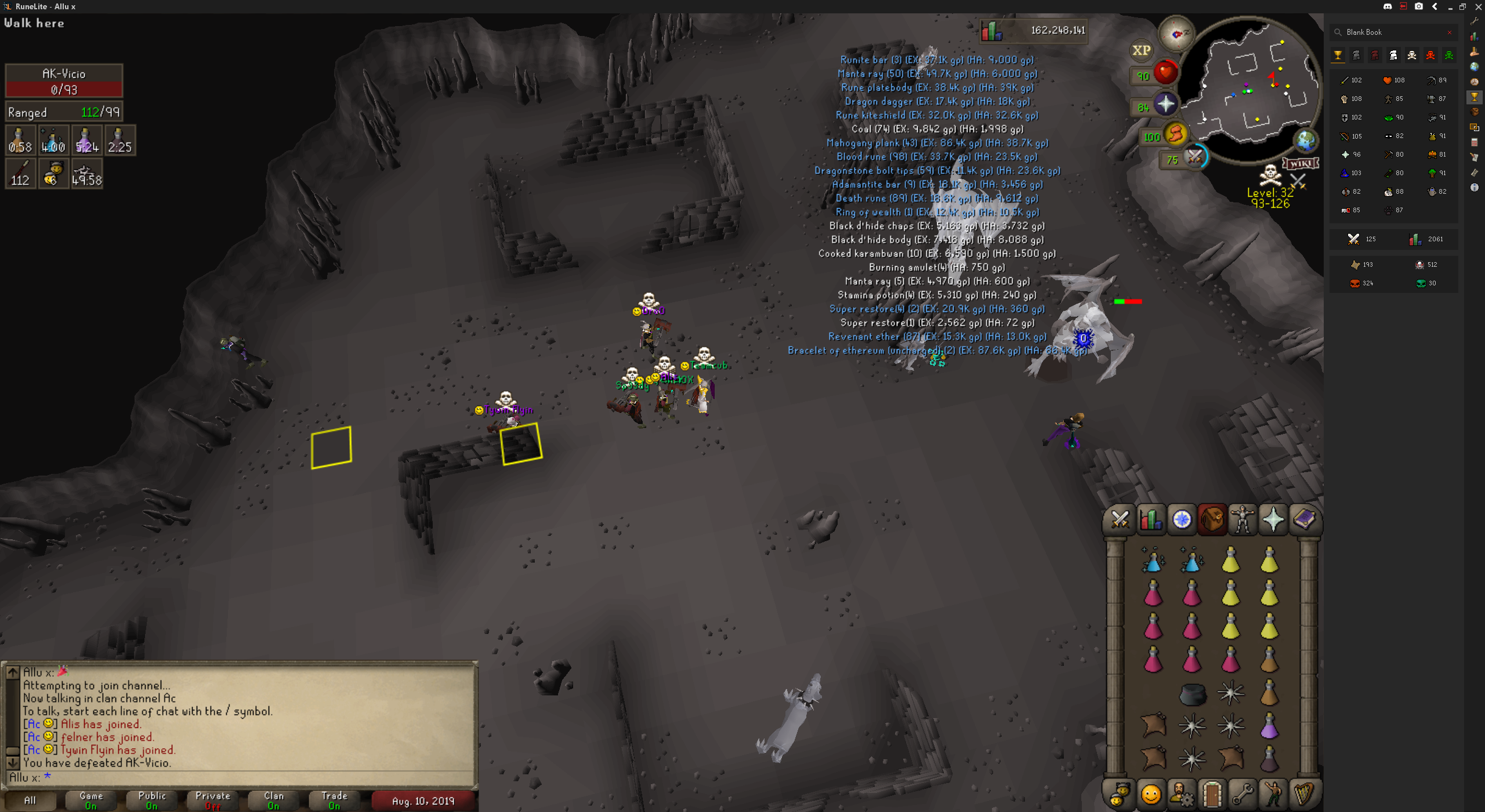
Task: Open the world map globe
Action: point(1305,140)
